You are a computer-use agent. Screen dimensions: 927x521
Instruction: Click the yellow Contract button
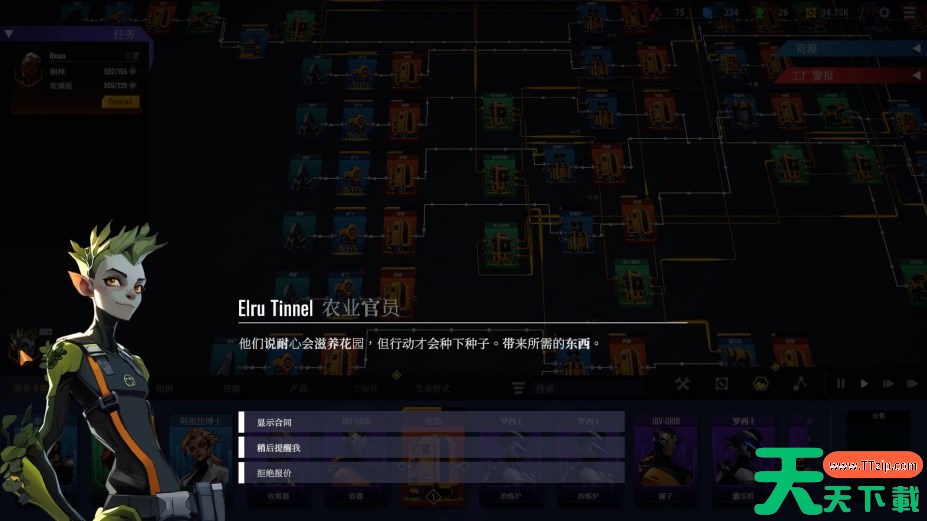point(120,101)
